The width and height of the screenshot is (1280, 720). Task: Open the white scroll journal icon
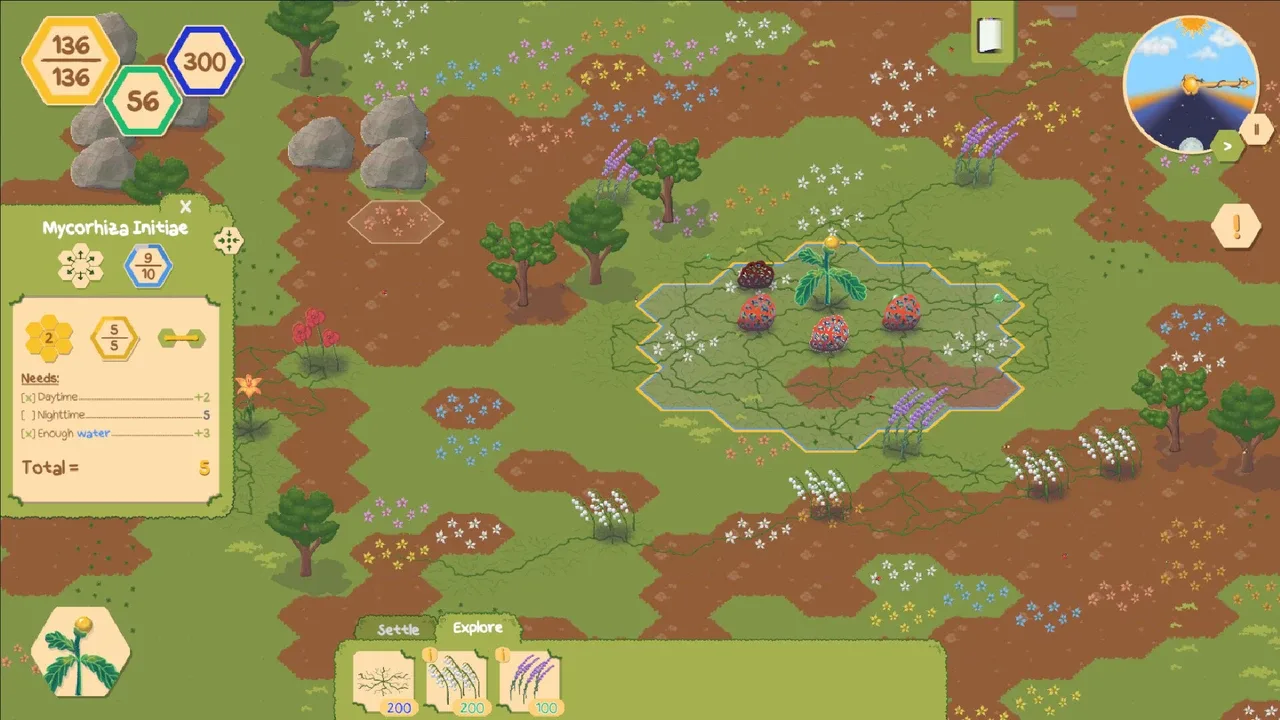coord(989,36)
